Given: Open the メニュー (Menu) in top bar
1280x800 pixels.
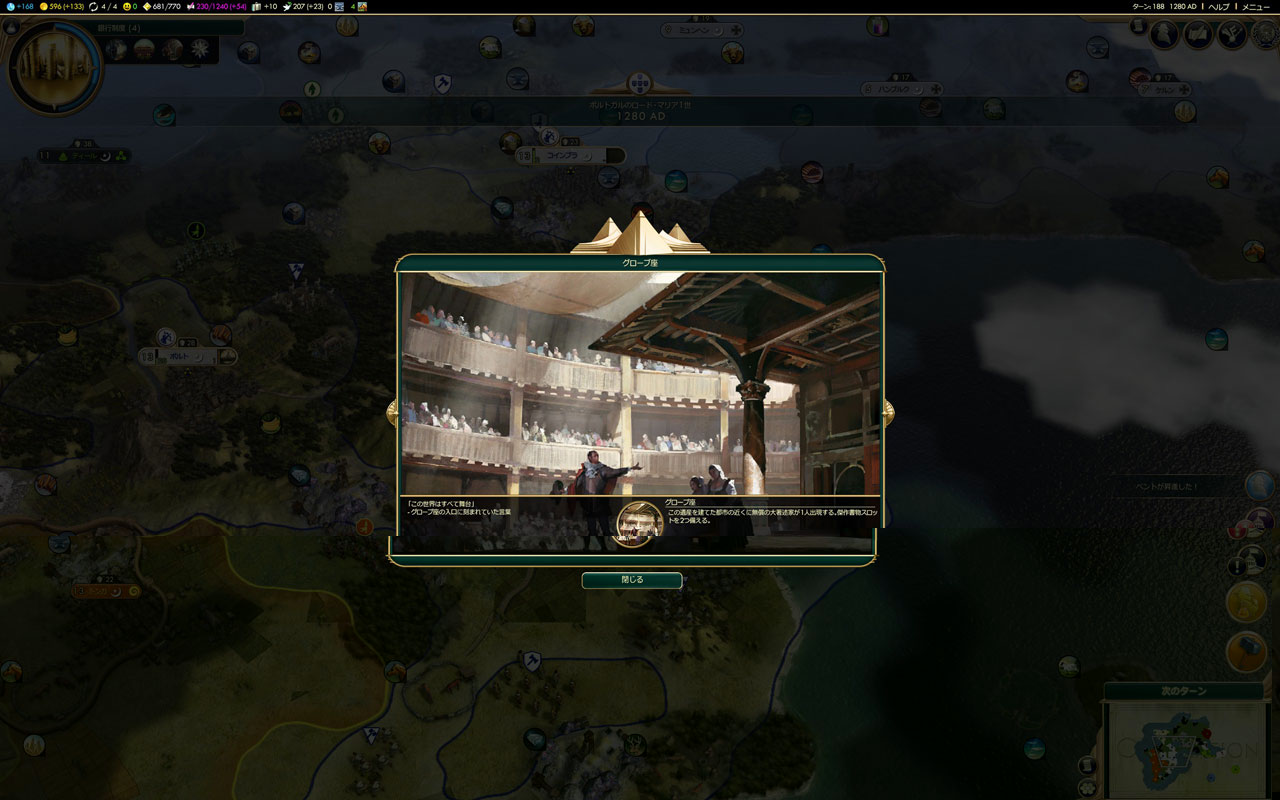Looking at the screenshot, I should 1256,6.
